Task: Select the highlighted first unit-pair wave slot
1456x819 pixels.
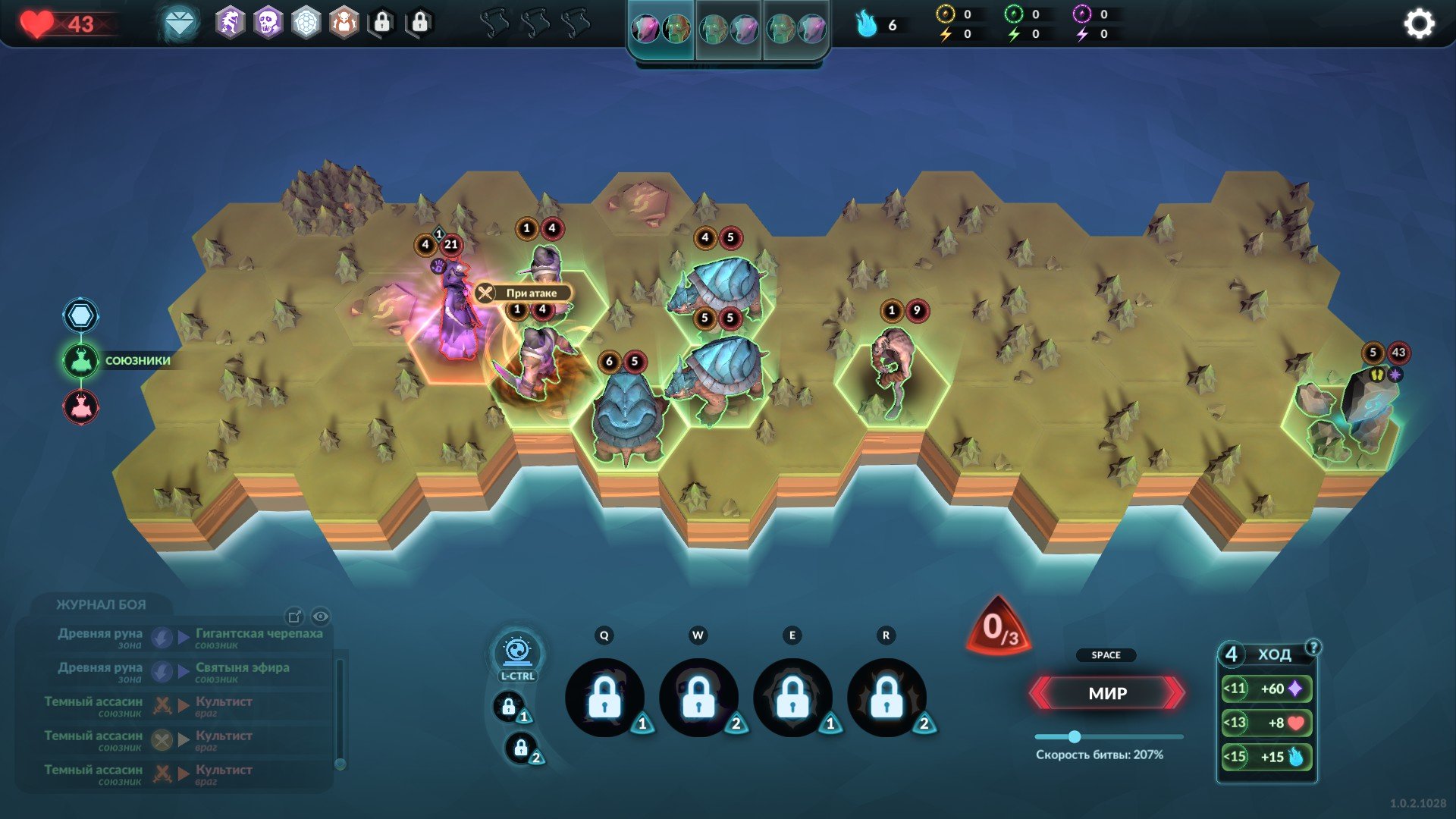Action: click(661, 30)
